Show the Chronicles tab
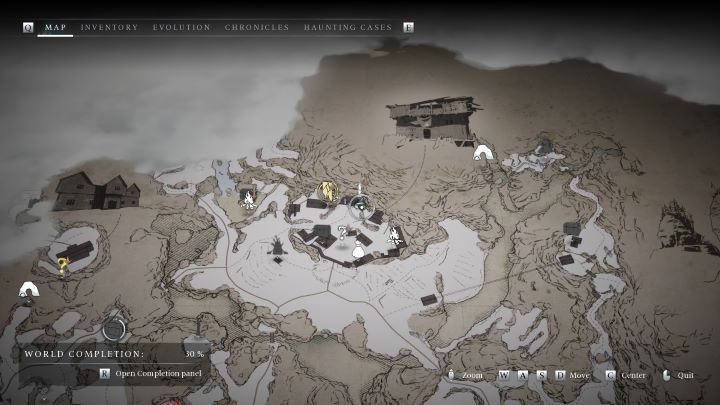 coord(257,27)
